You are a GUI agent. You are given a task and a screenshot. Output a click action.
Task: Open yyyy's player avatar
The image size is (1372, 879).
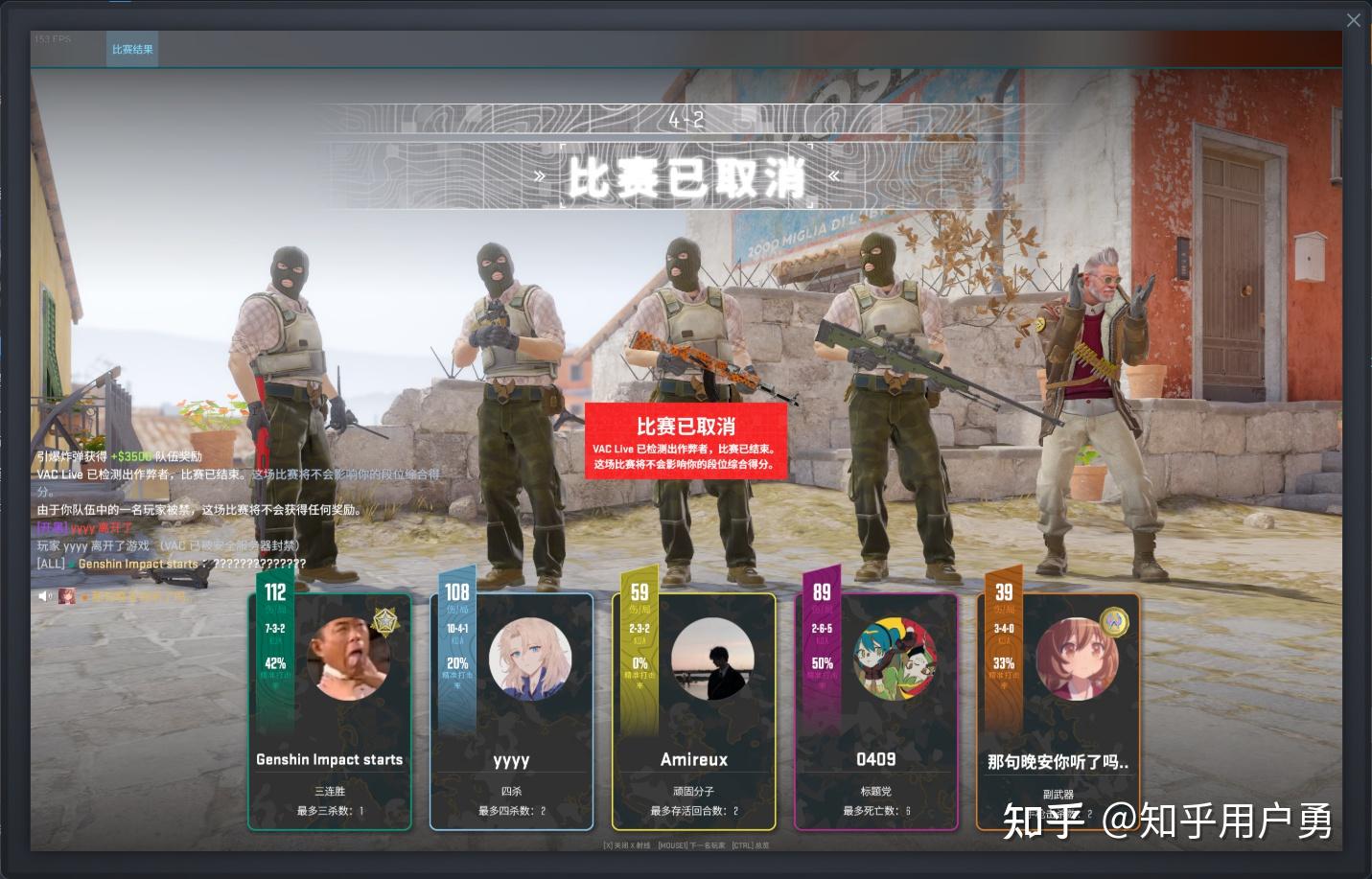(x=532, y=659)
